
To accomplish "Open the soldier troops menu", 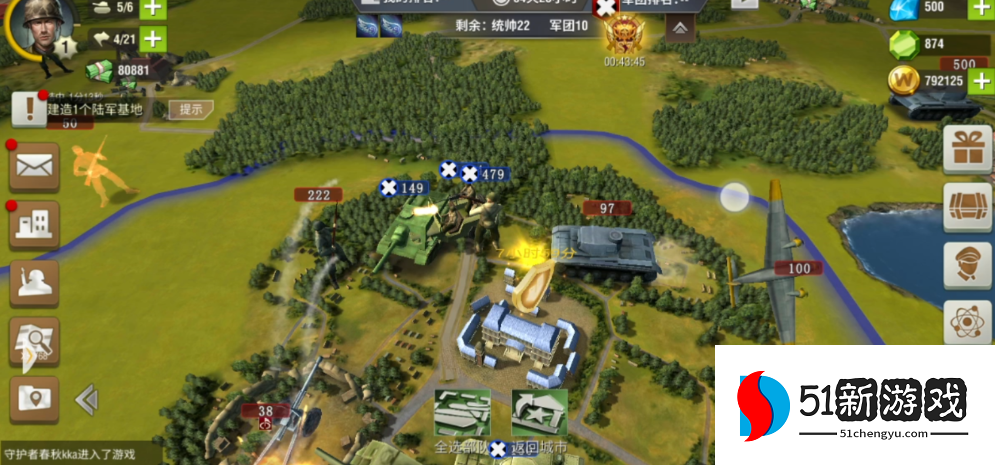I will [34, 283].
